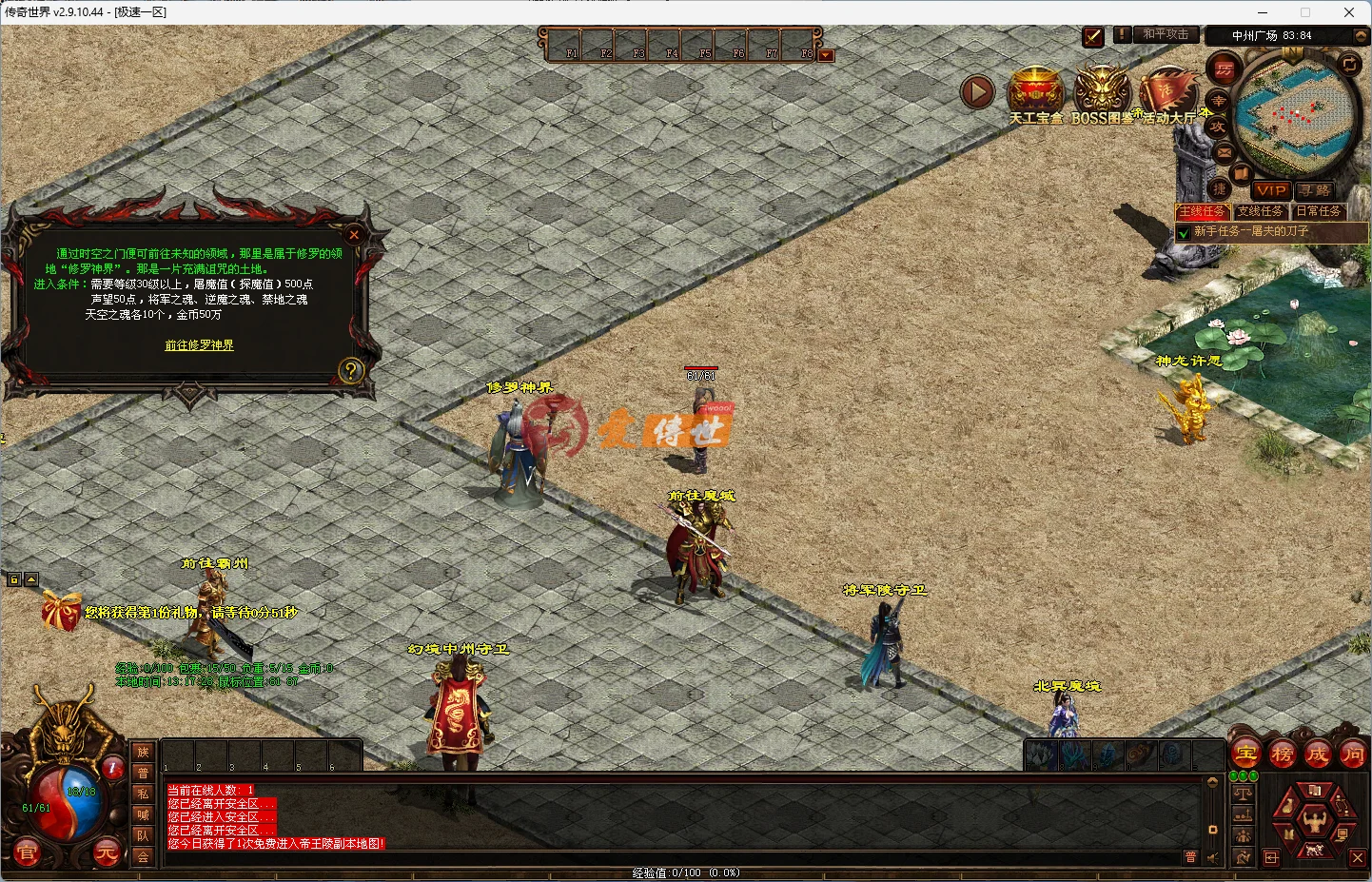The width and height of the screenshot is (1372, 882).
Task: Open the BOSS图鉴 bestiary
Action: point(1102,88)
